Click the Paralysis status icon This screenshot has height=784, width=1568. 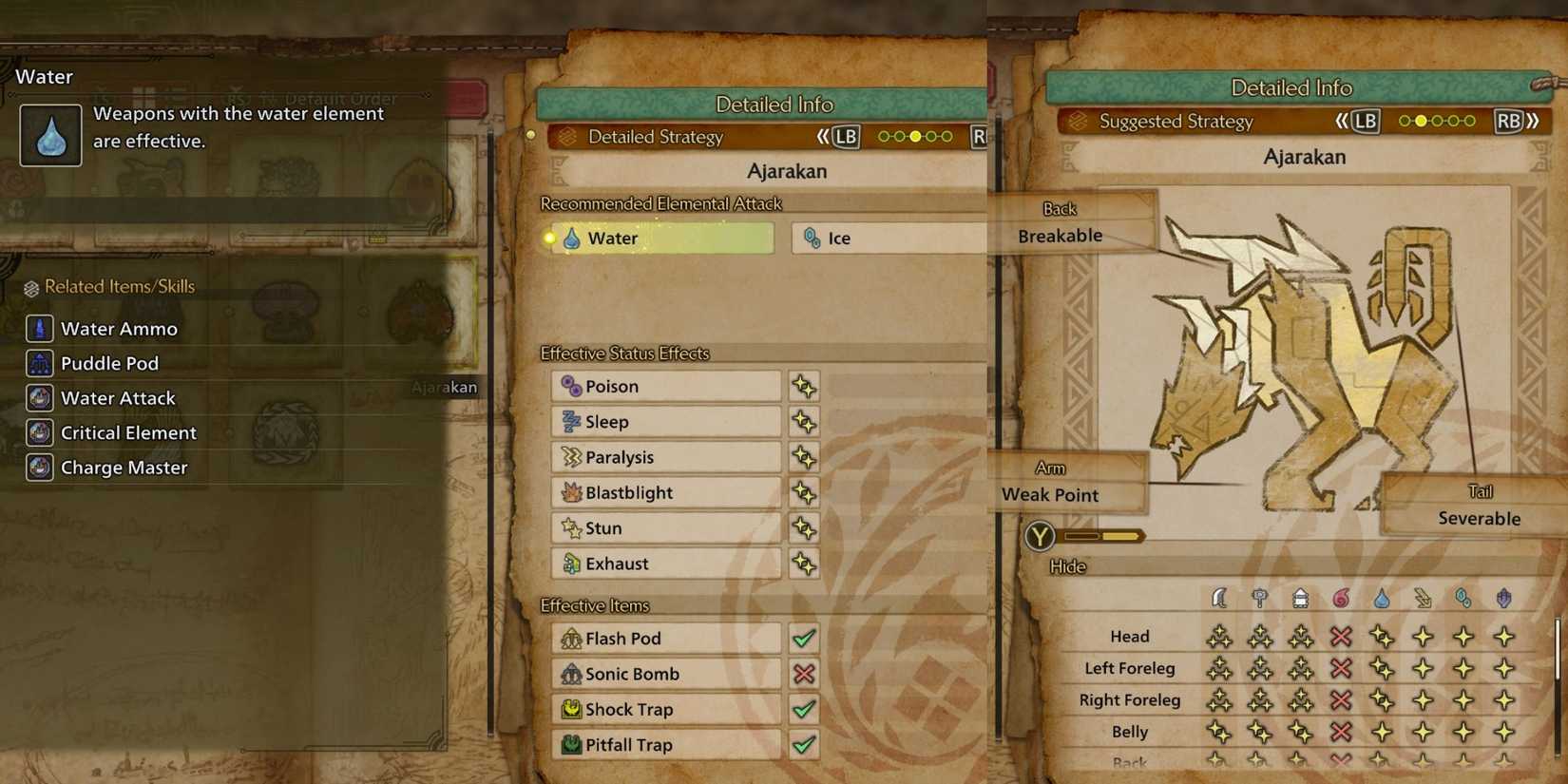571,457
